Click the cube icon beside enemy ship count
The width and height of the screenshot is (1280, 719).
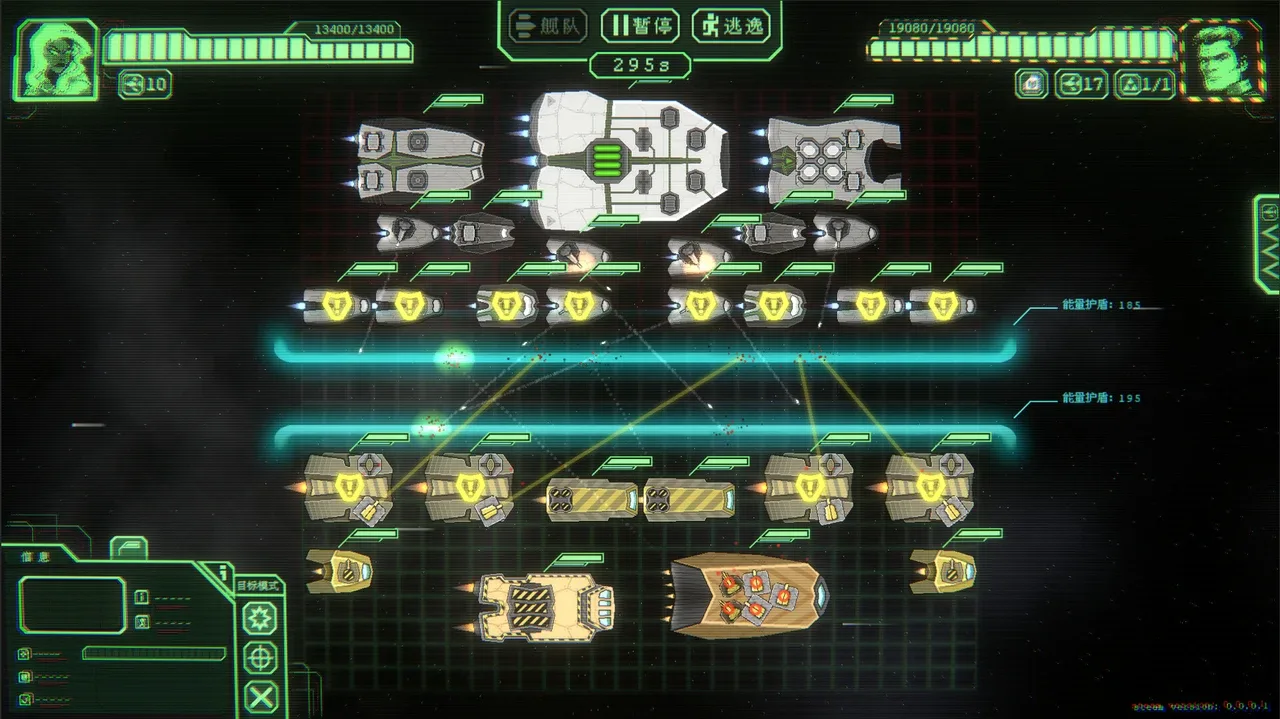1031,84
